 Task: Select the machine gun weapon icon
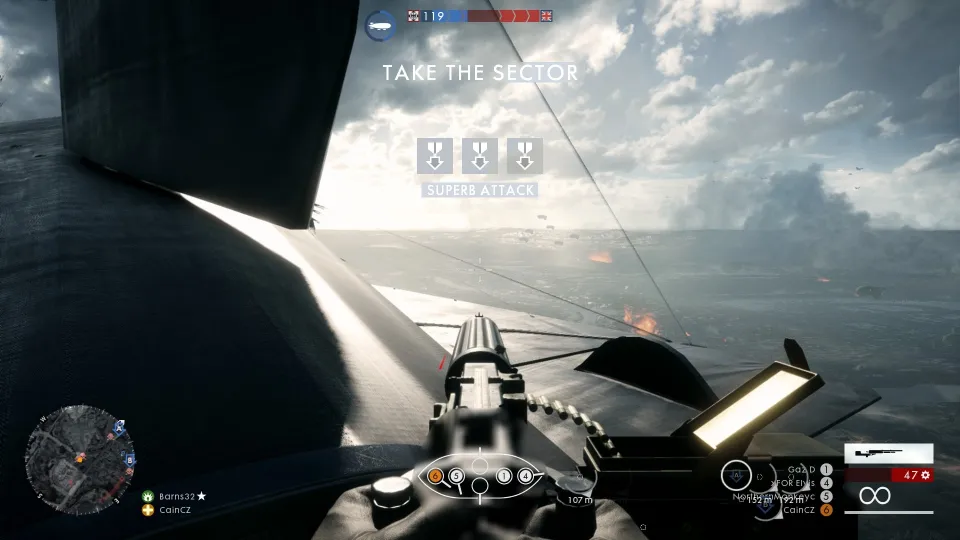(x=888, y=453)
